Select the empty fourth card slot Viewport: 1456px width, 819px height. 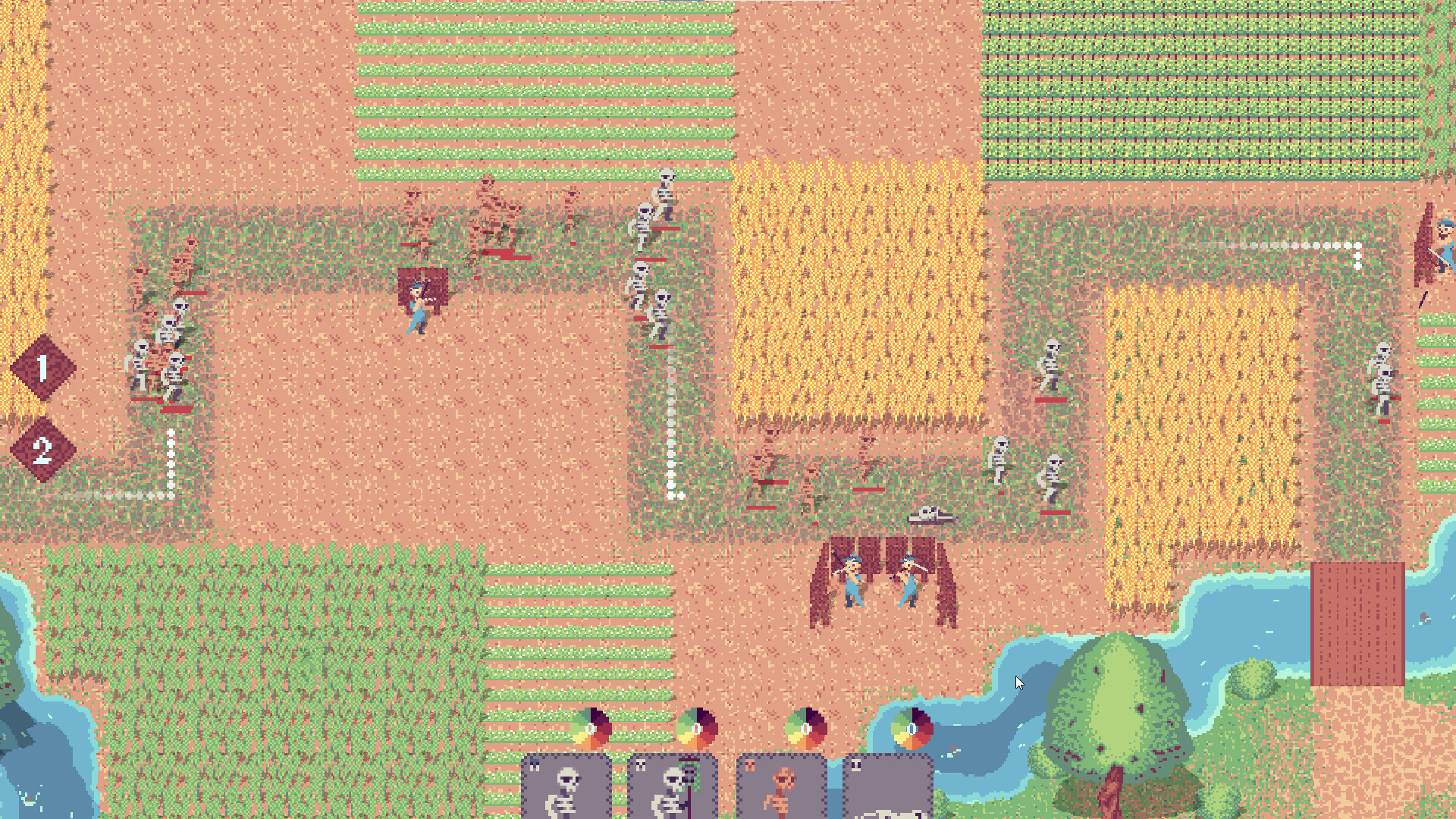click(887, 789)
